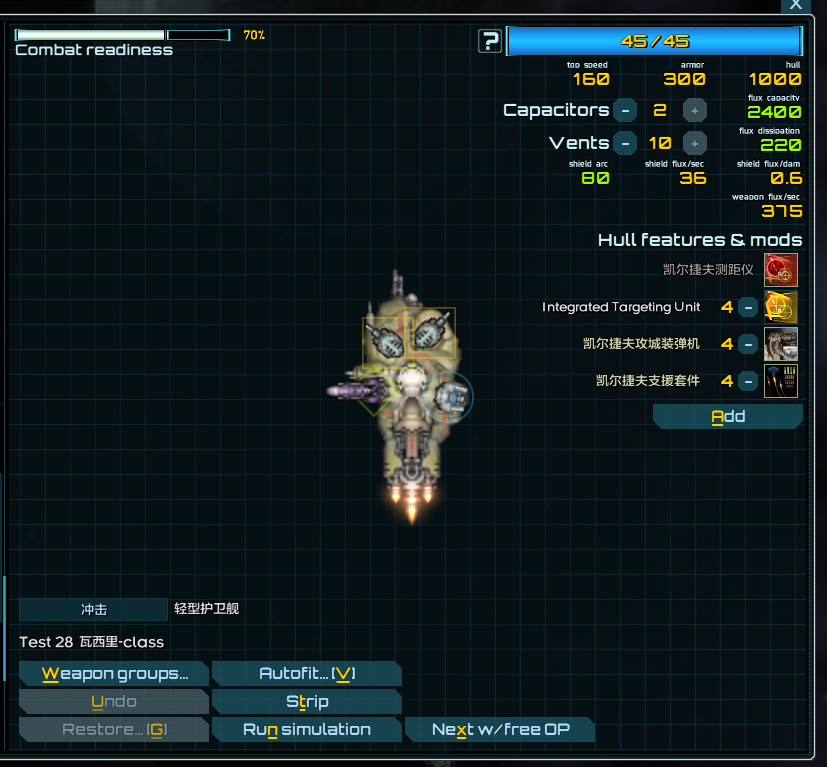
Task: Close the window with the X button
Action: [796, 5]
